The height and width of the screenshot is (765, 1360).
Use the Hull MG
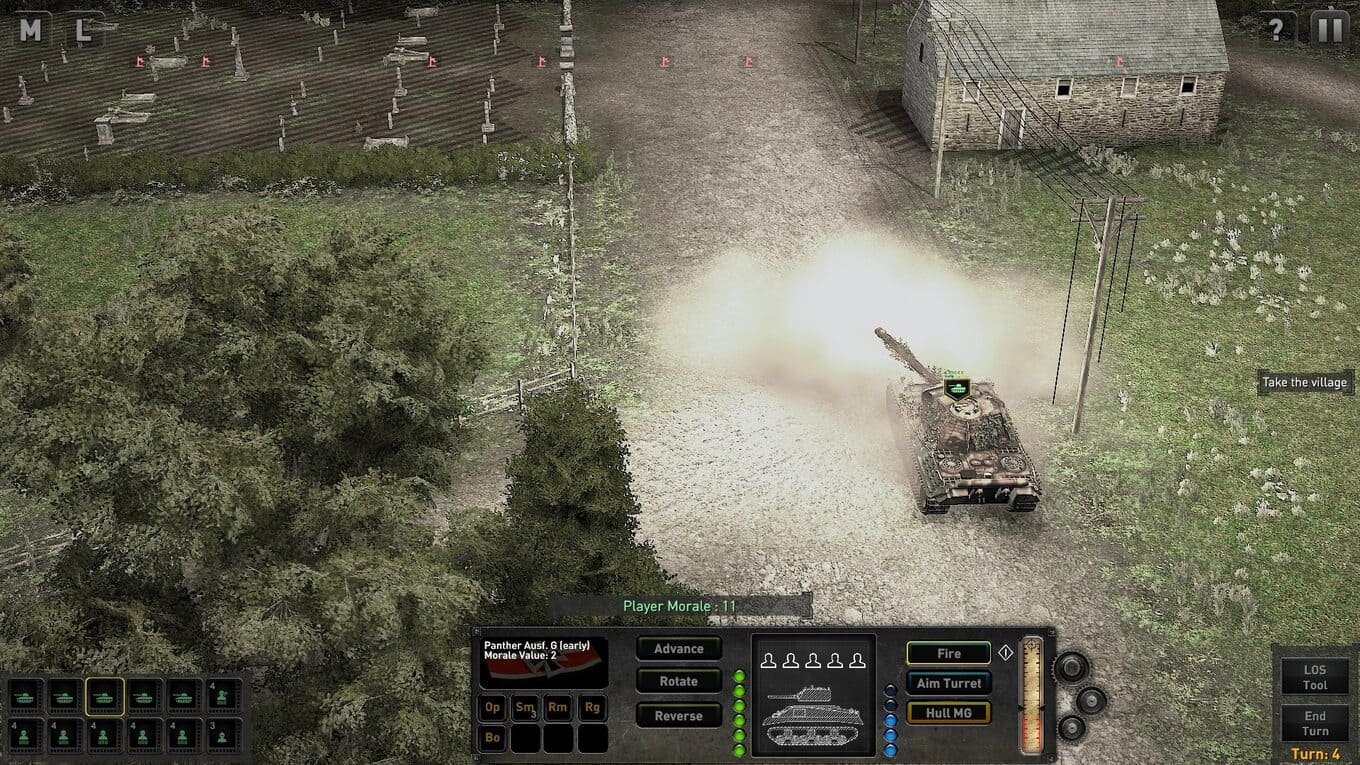948,713
